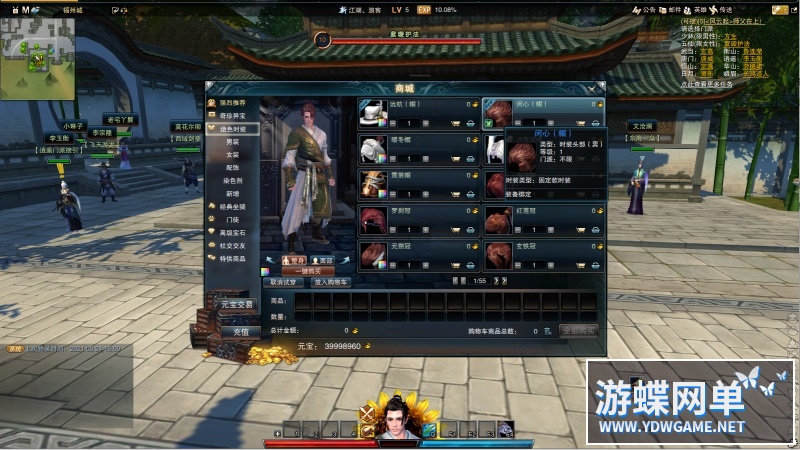Open the 经典坐骑 shop category
The height and width of the screenshot is (450, 800).
232,206
